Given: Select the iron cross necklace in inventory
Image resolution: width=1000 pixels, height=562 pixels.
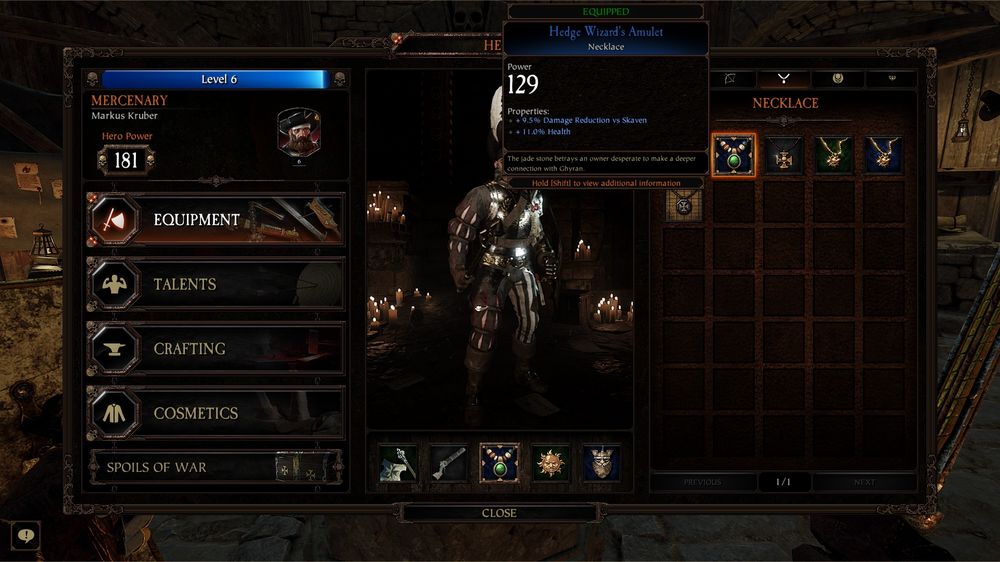Looking at the screenshot, I should pos(783,155).
